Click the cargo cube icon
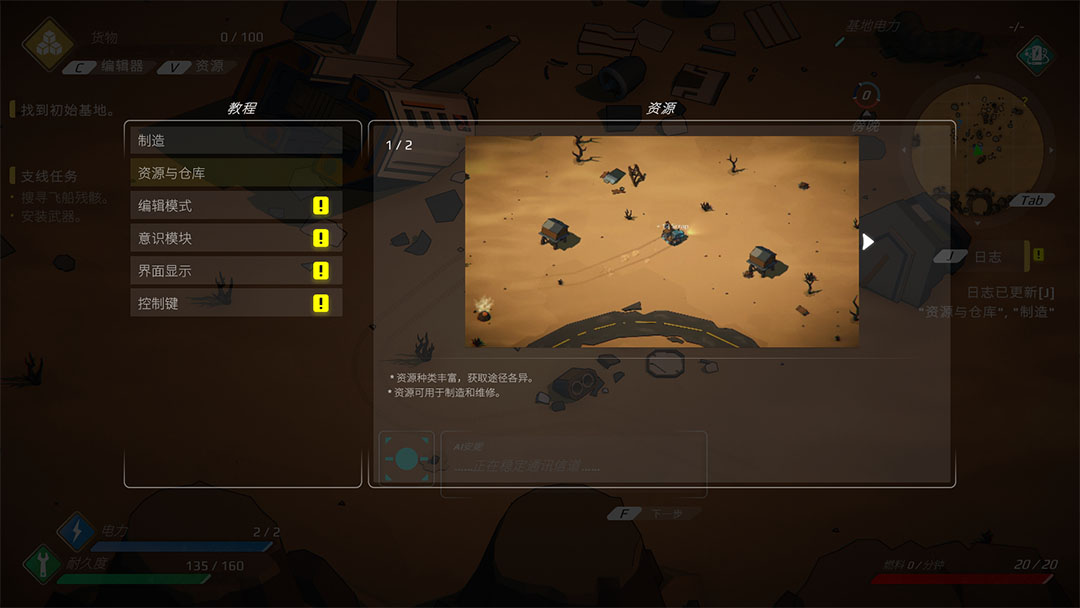 pos(43,44)
